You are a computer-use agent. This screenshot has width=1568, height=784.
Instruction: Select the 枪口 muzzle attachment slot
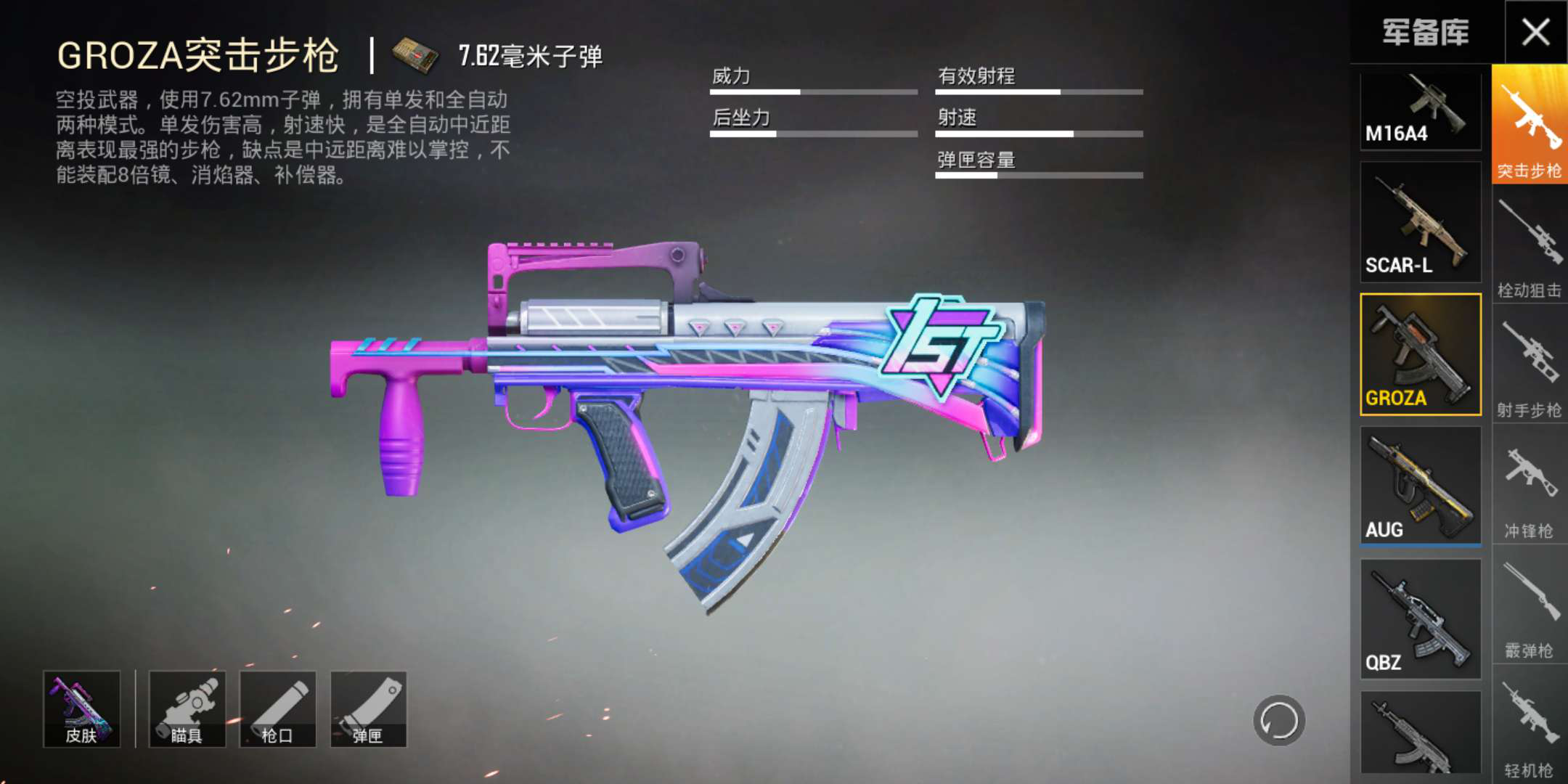pos(277,709)
